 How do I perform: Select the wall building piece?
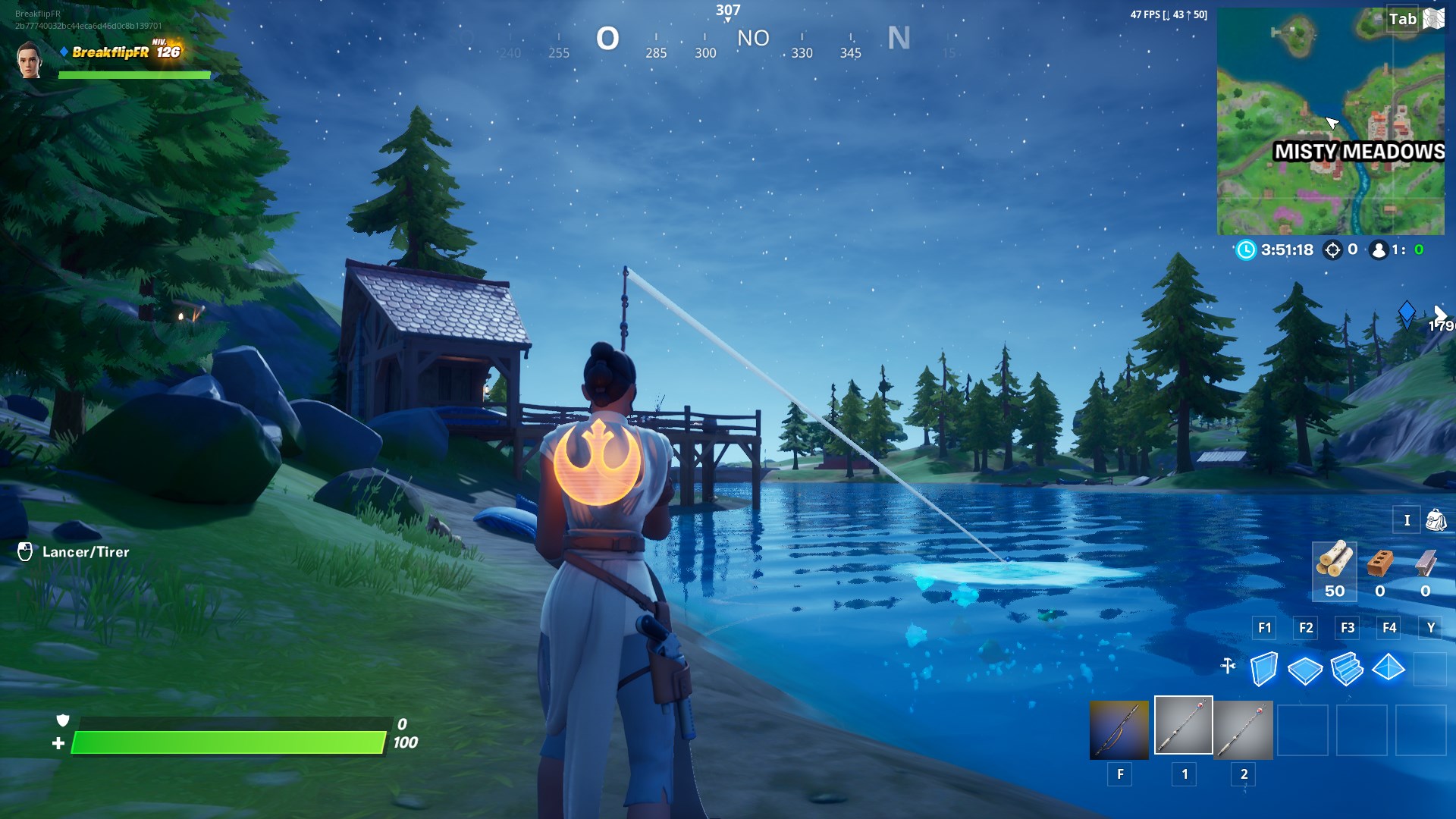[x=1263, y=669]
